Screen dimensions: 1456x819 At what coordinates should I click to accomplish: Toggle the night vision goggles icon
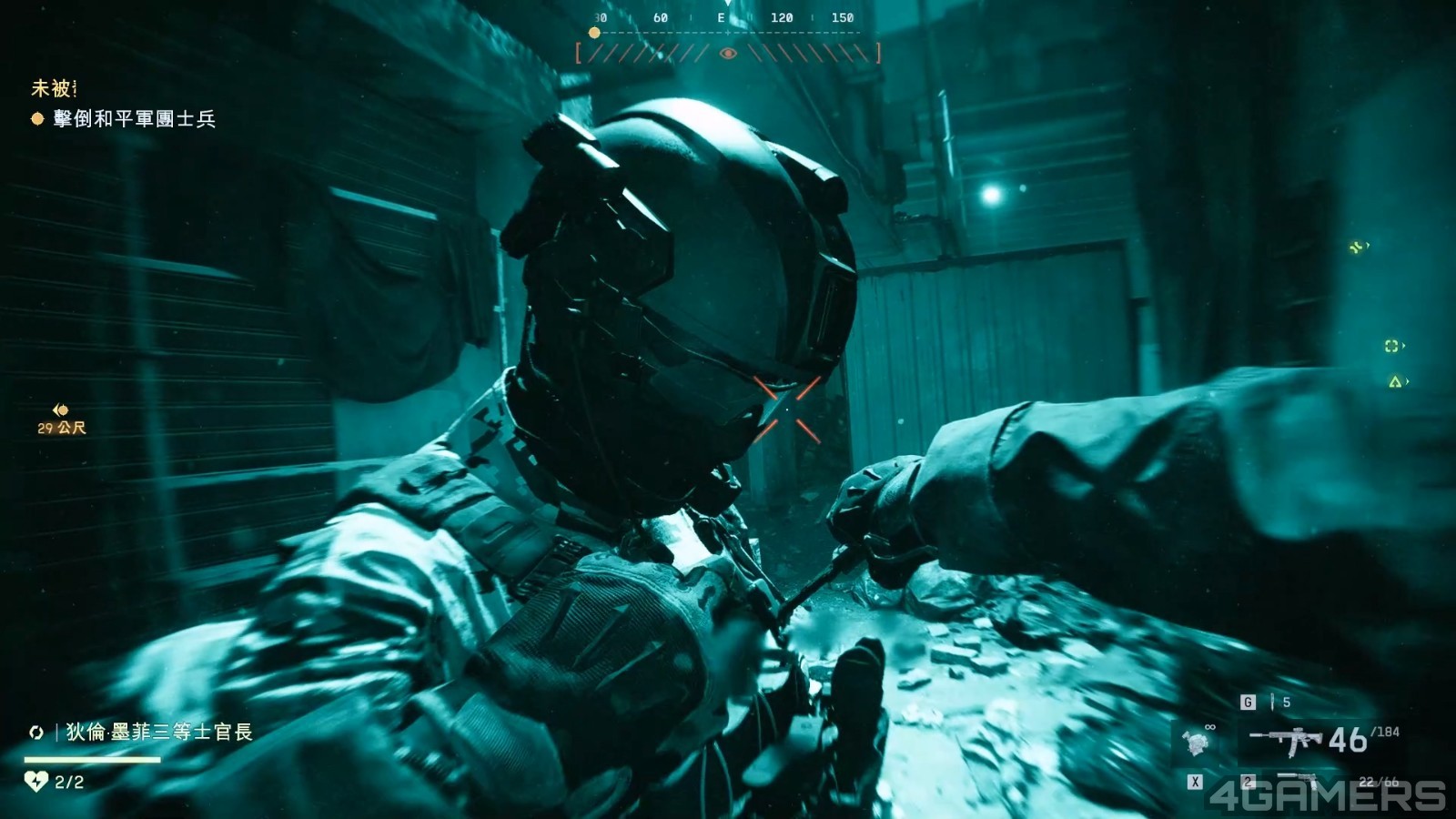click(x=1196, y=743)
